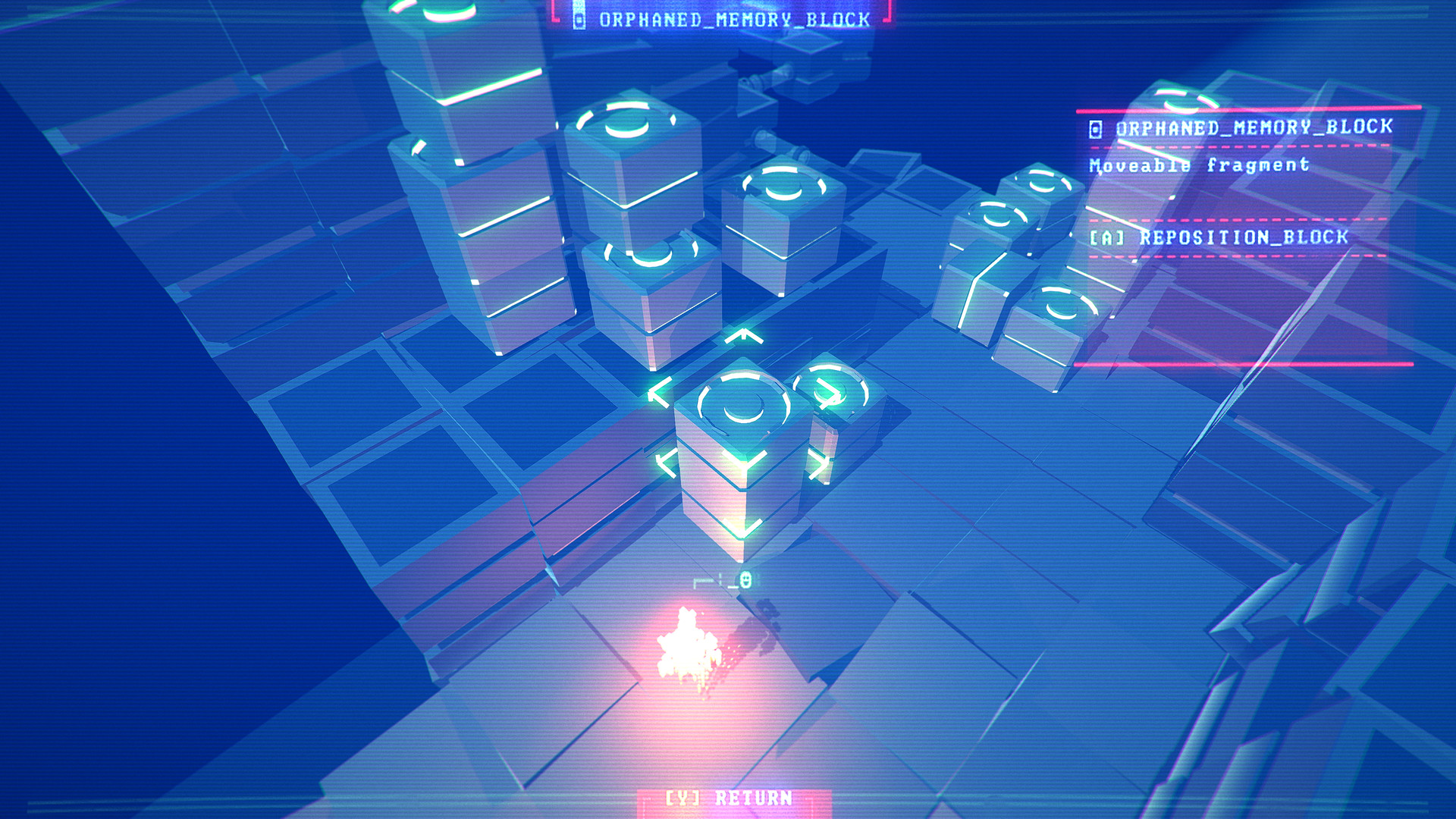
Task: Select the right-pointing movement arrow near the block
Action: (827, 390)
